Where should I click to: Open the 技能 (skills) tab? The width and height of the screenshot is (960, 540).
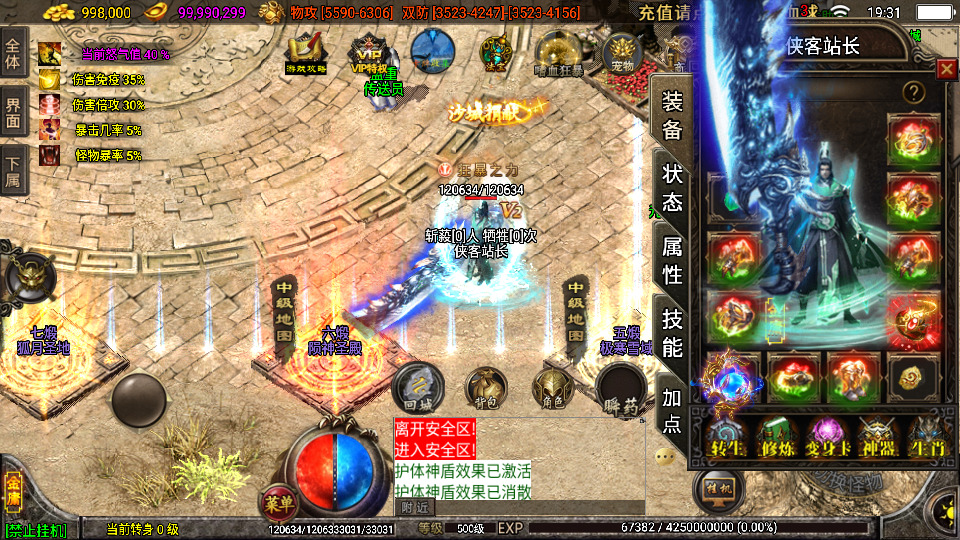(672, 333)
